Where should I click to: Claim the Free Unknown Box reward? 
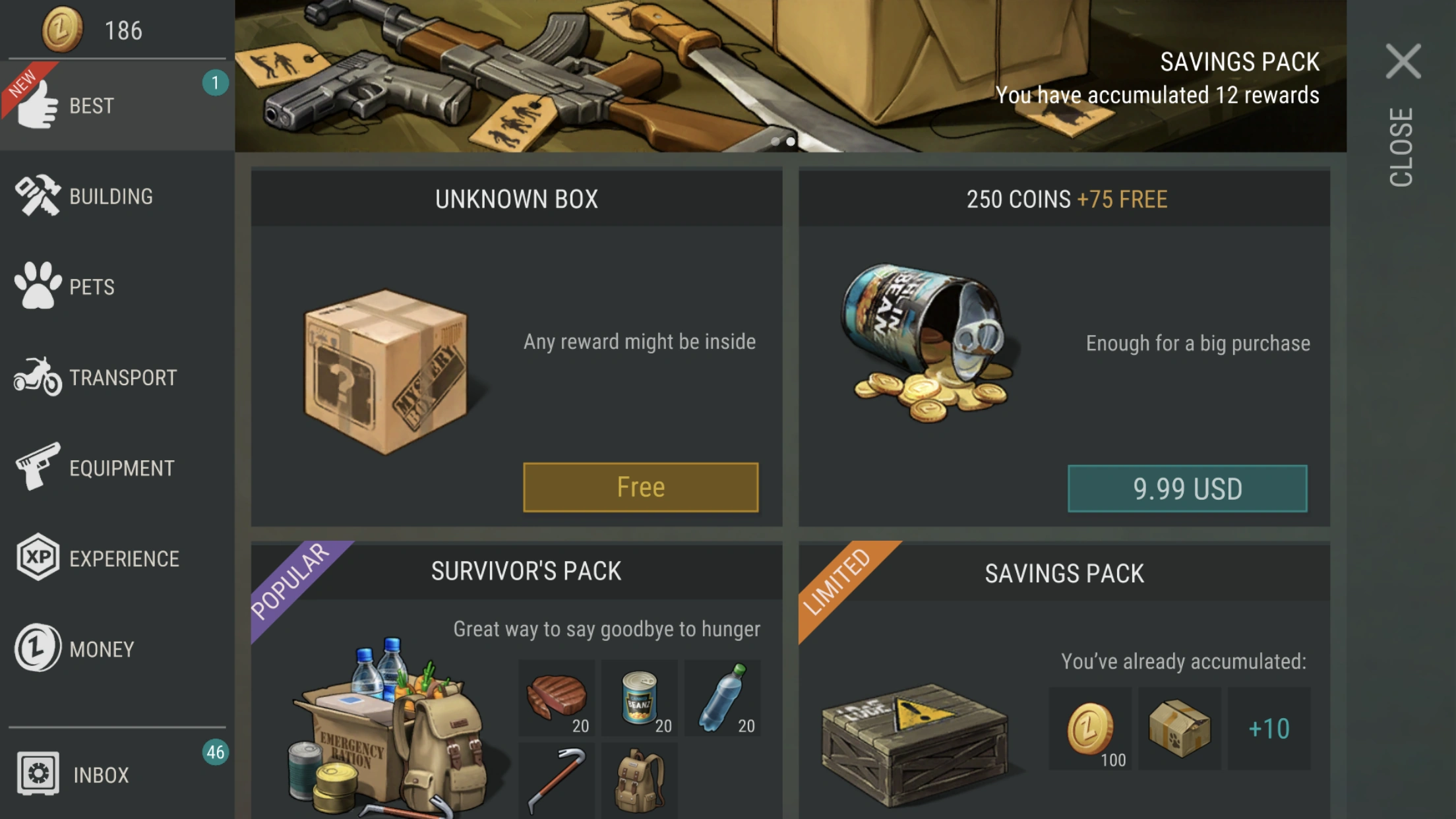tap(640, 487)
